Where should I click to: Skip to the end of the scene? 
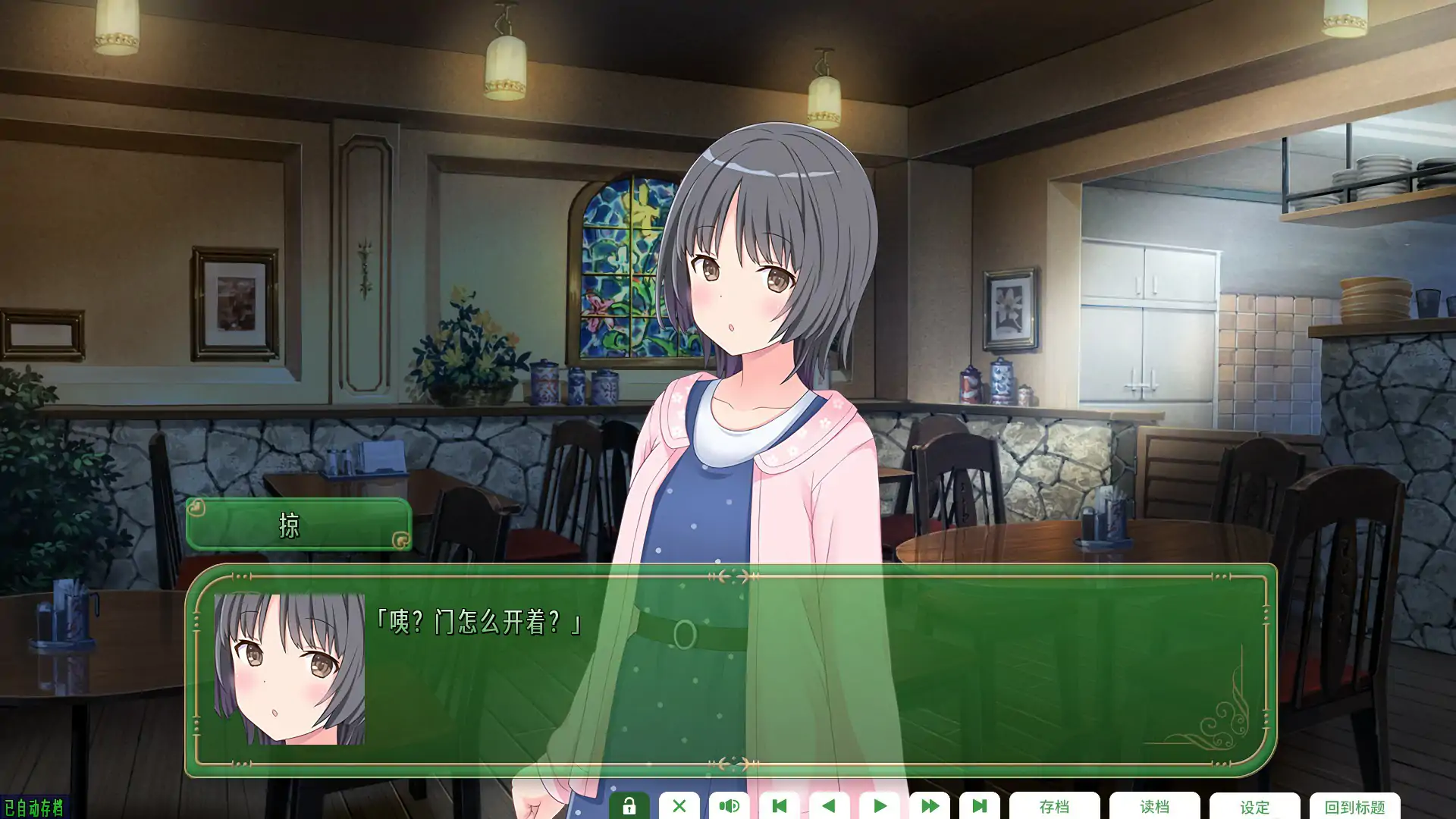980,807
